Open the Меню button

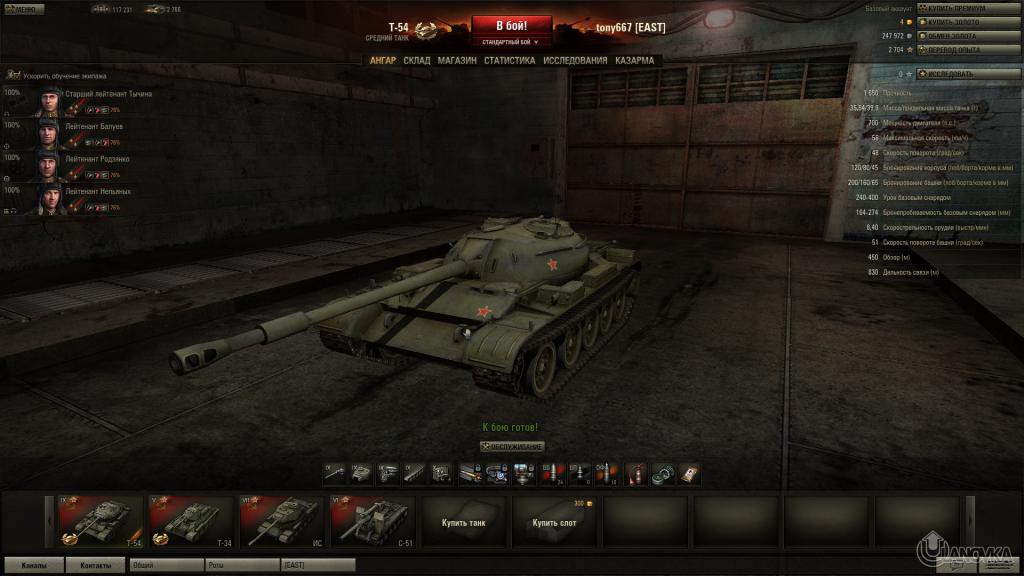pyautogui.click(x=22, y=9)
